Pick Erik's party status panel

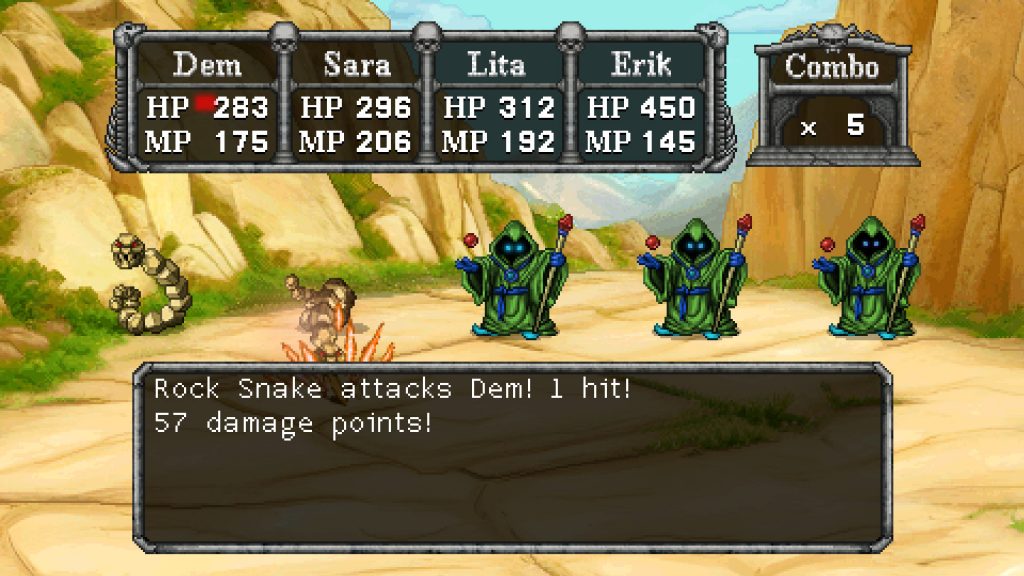coord(639,105)
